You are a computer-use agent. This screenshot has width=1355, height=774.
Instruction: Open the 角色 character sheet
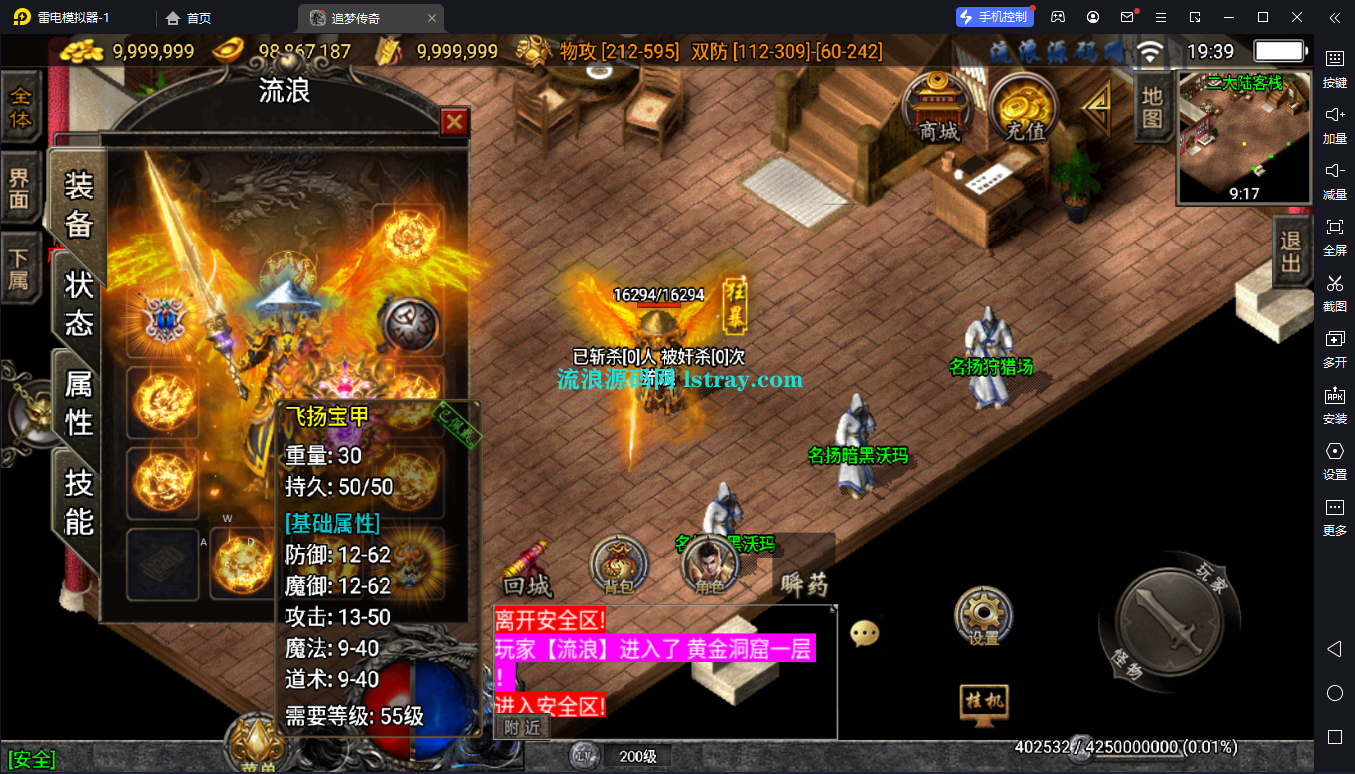click(x=709, y=567)
